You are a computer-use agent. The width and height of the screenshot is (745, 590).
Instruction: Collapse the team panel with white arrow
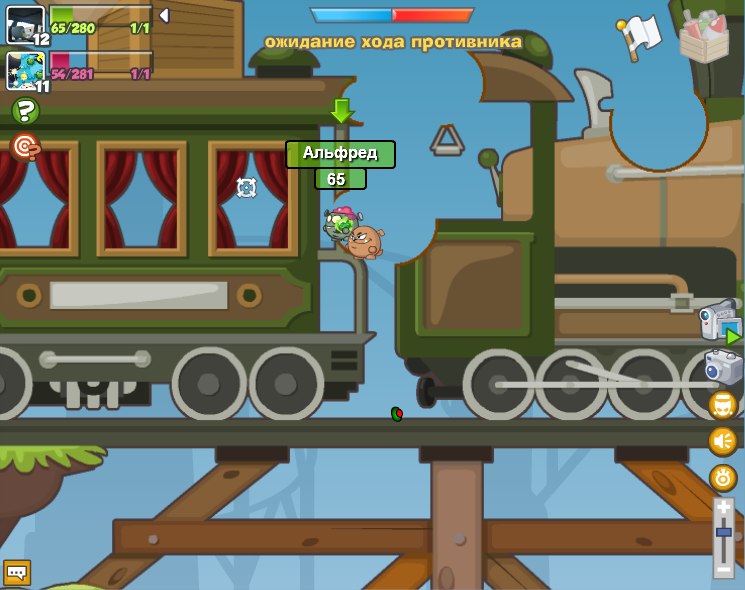pyautogui.click(x=164, y=16)
